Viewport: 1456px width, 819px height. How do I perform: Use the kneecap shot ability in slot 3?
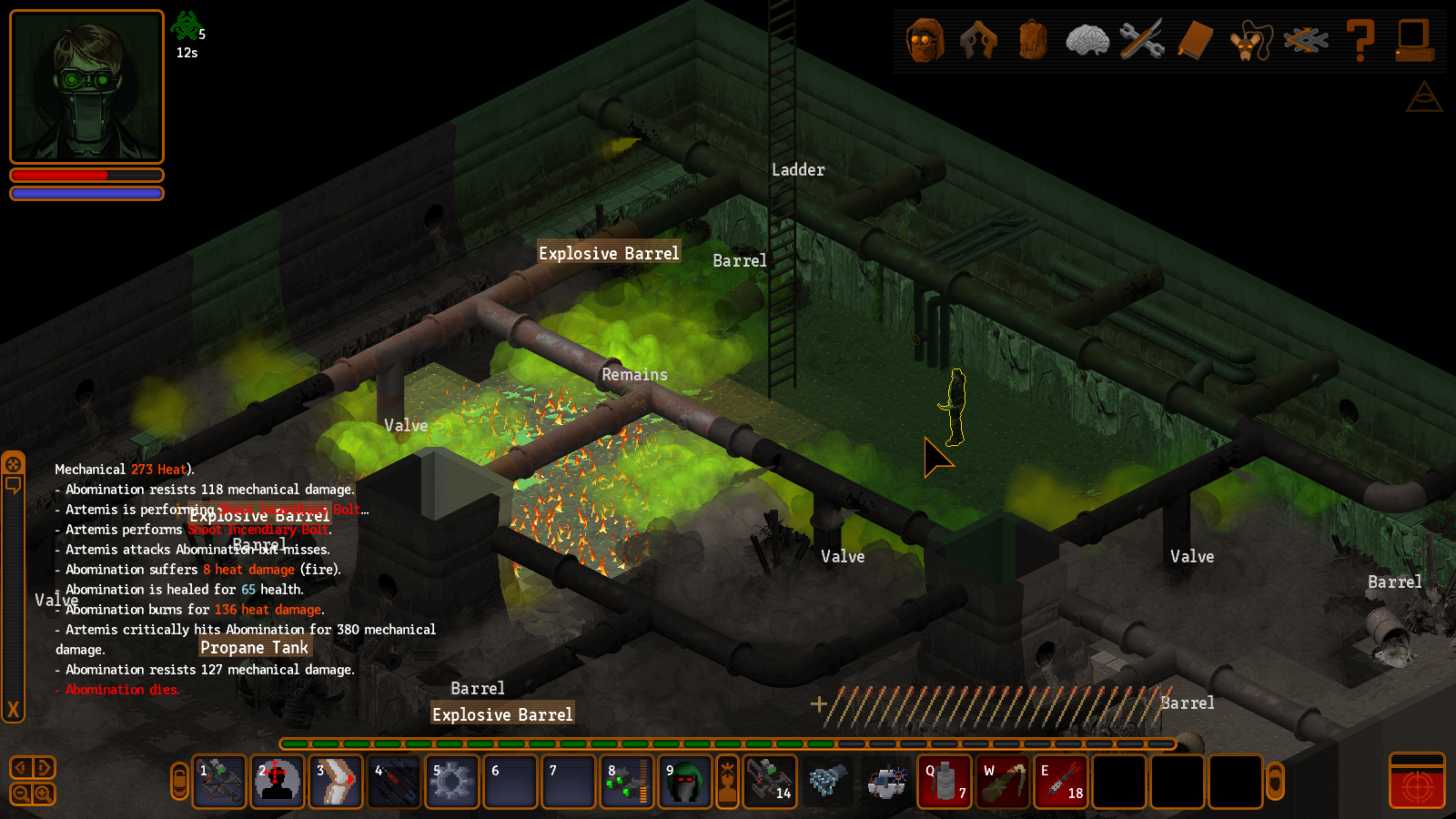(x=336, y=782)
